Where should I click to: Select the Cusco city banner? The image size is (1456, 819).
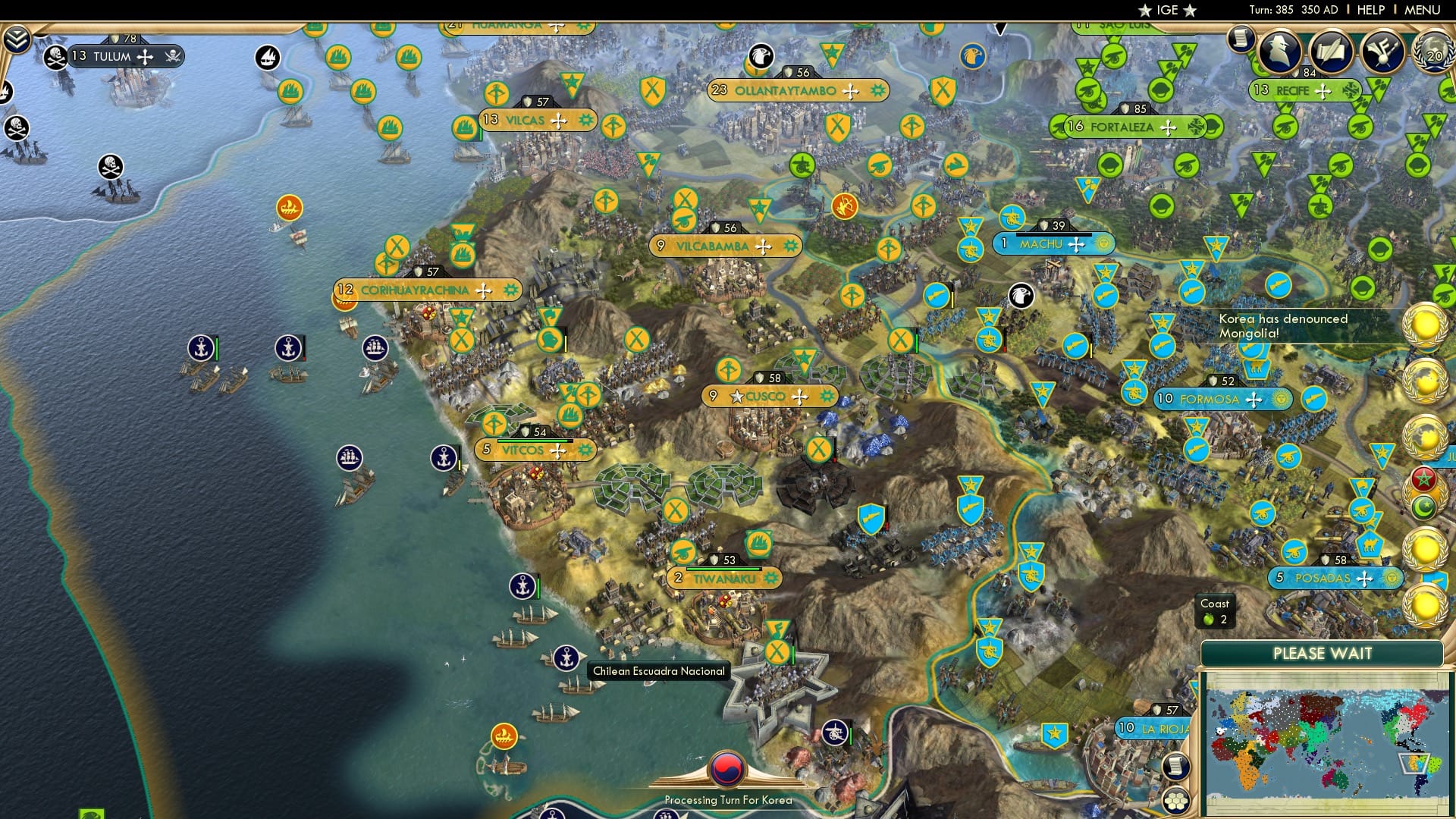(x=766, y=395)
